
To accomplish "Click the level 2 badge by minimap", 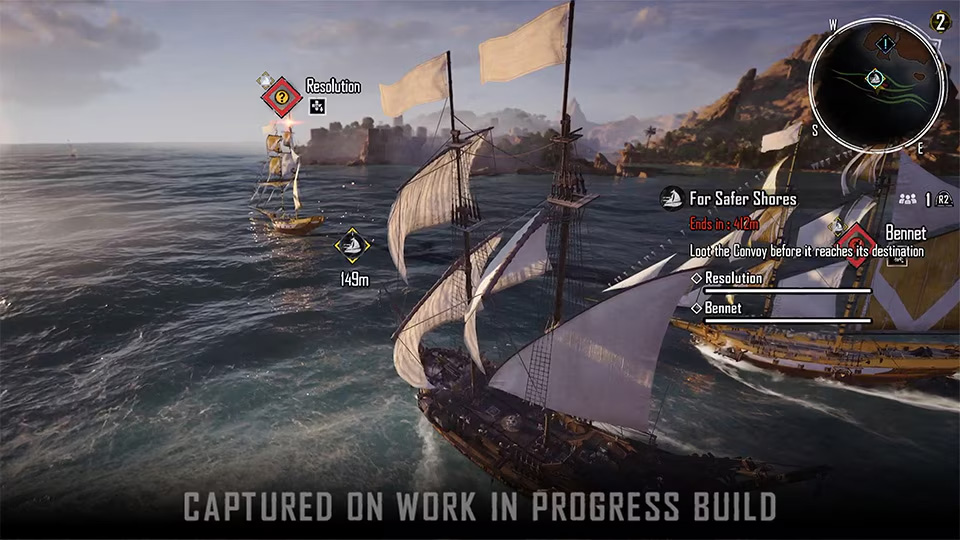I will (939, 21).
